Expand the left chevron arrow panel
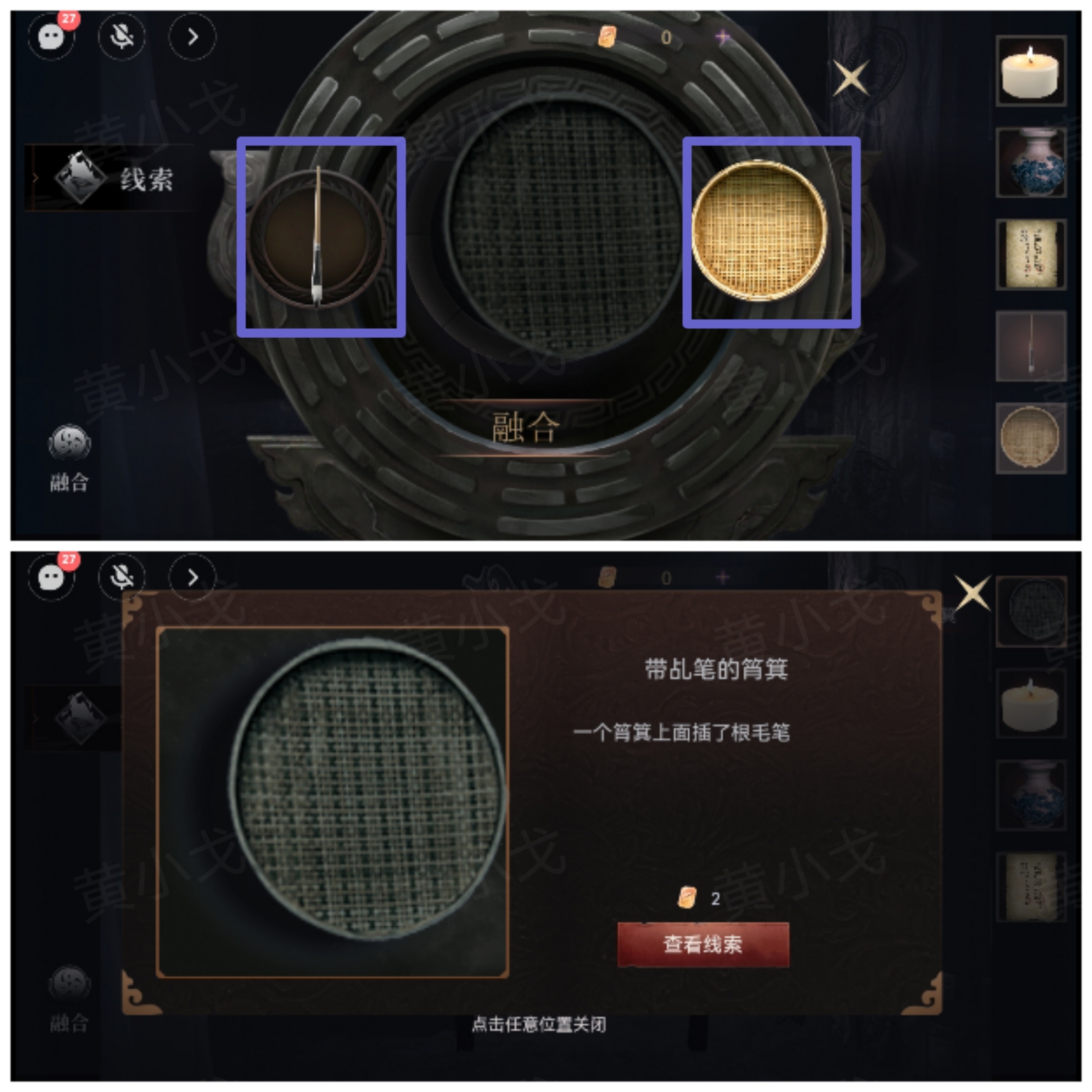 (x=192, y=36)
